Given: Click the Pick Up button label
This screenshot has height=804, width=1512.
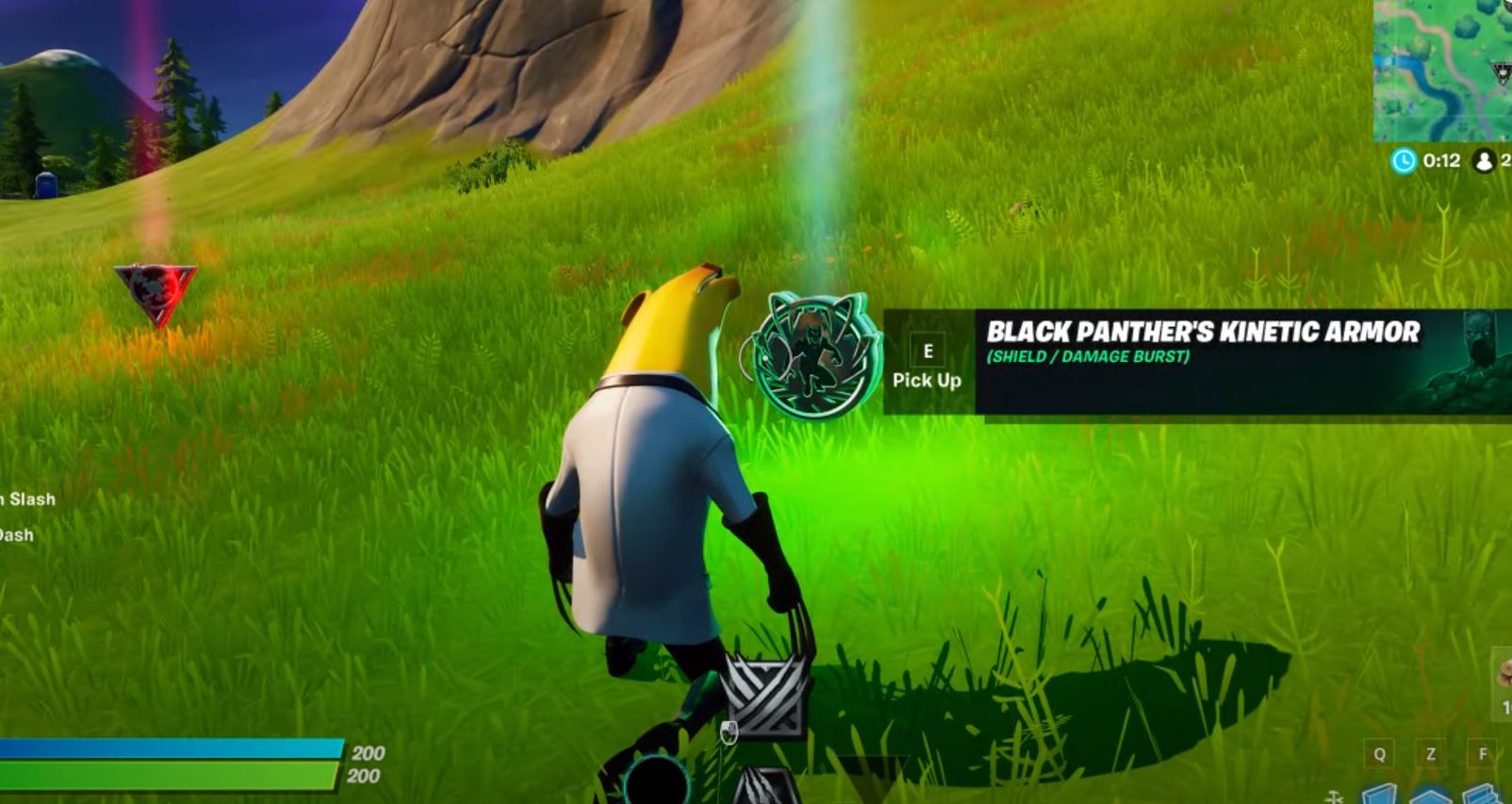Looking at the screenshot, I should (x=927, y=381).
